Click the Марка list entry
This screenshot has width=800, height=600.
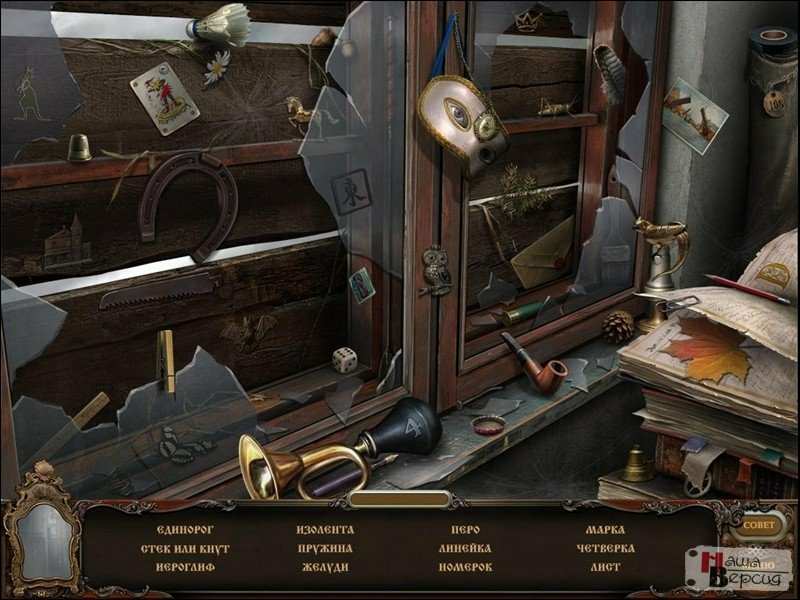[x=605, y=529]
